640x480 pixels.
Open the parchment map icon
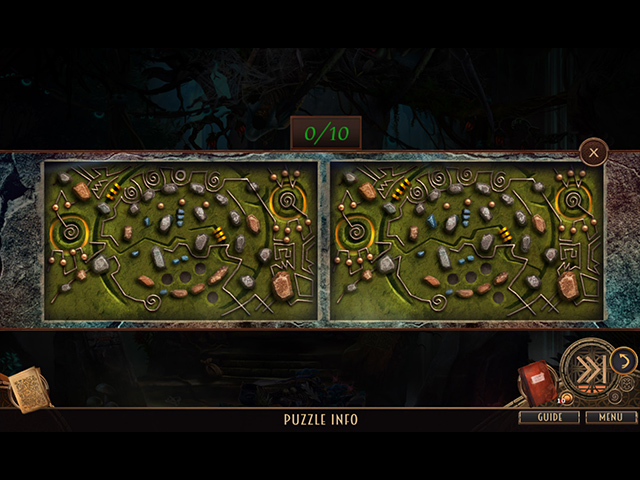27,388
